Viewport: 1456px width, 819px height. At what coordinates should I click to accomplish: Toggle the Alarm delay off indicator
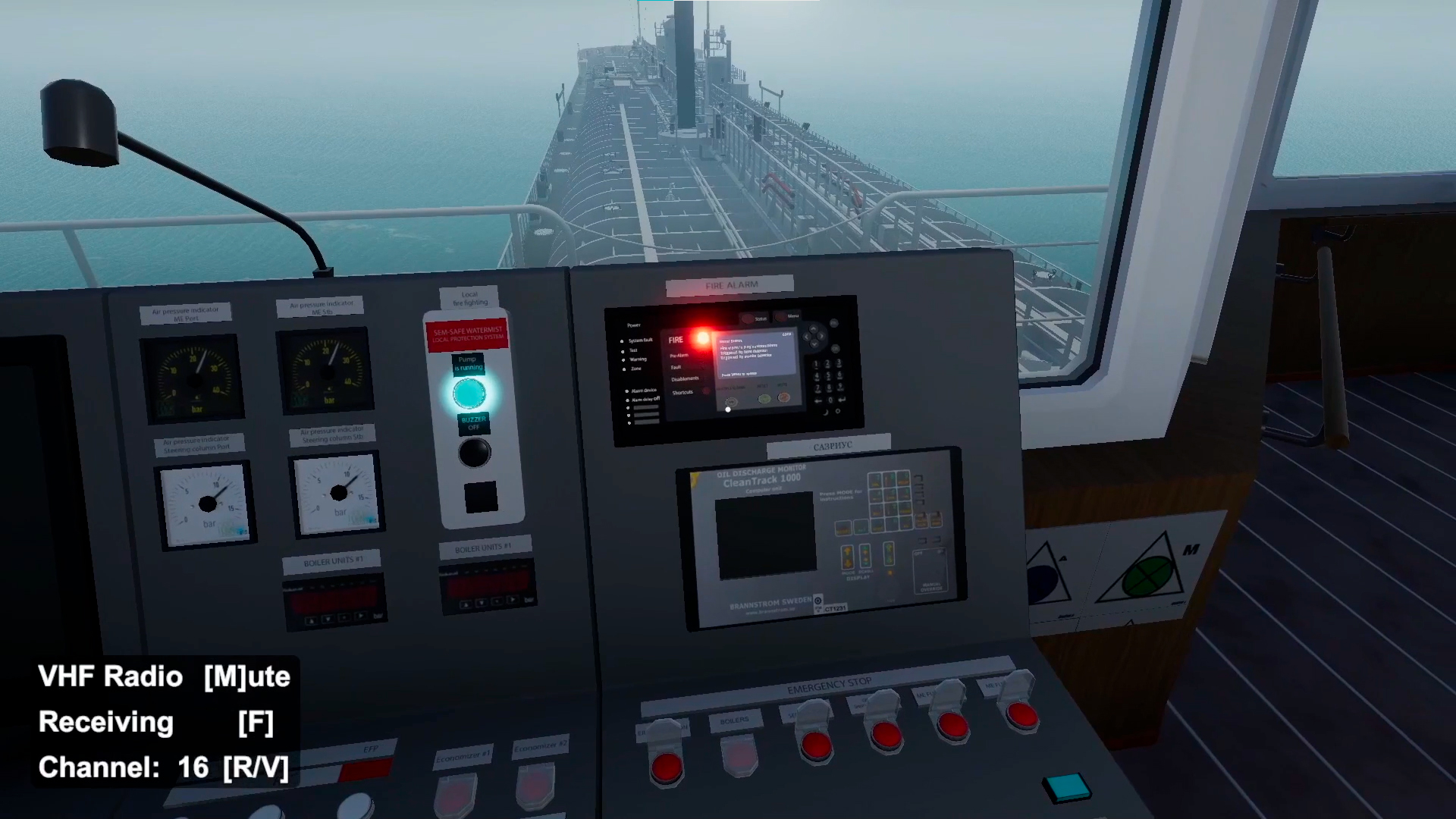[645, 401]
